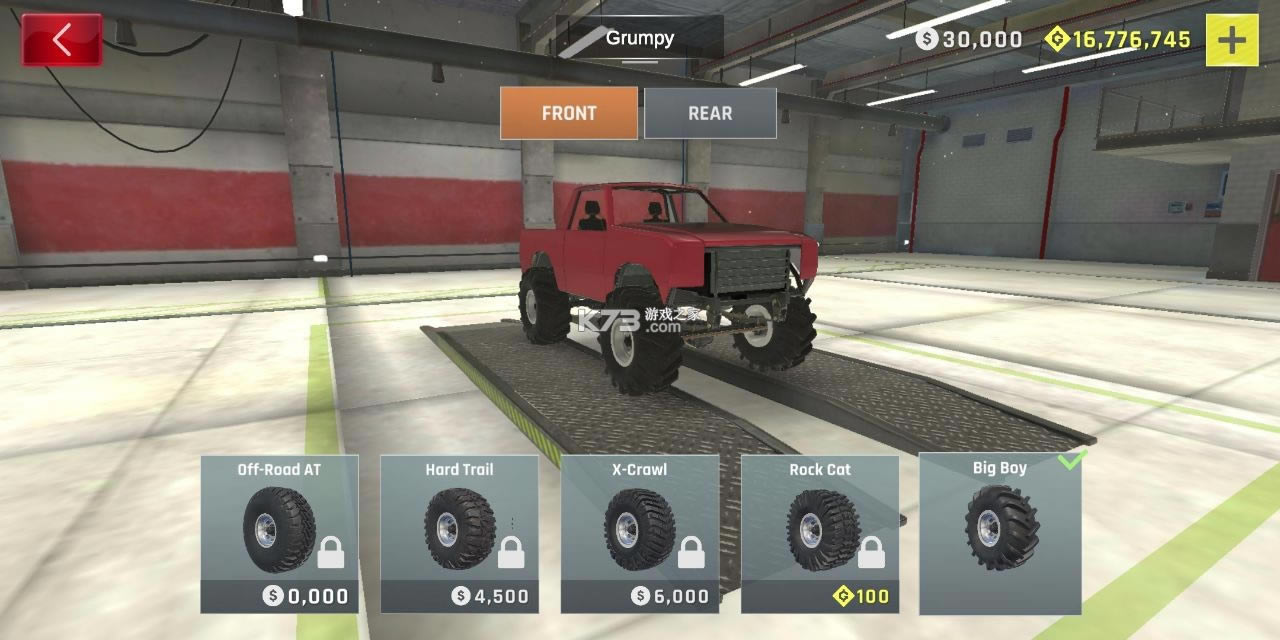
Task: Switch to the REAR tire tab
Action: click(710, 113)
